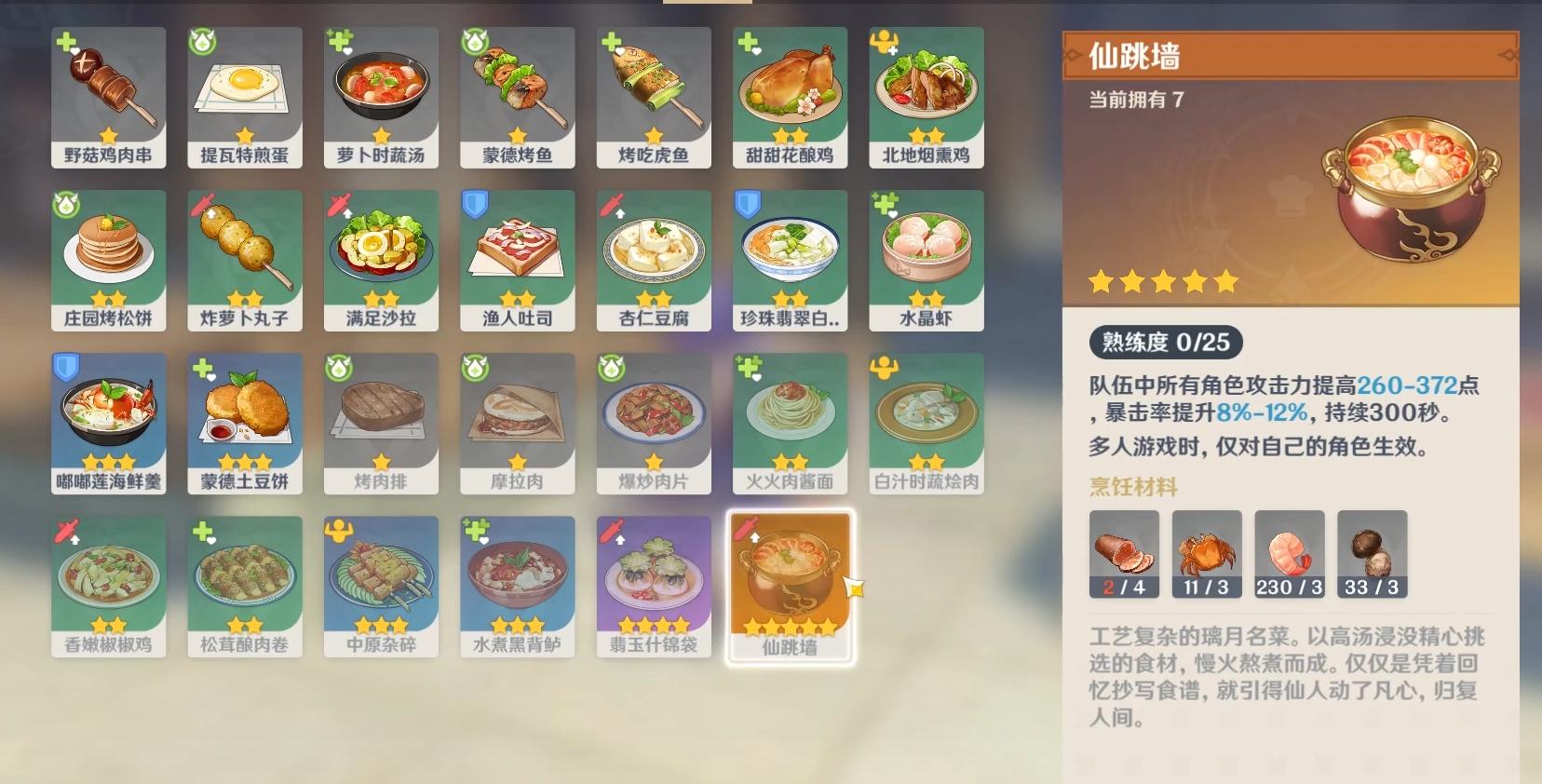Click the 熟练度 0/25 proficiency badge
This screenshot has height=784, width=1542.
[x=1163, y=343]
